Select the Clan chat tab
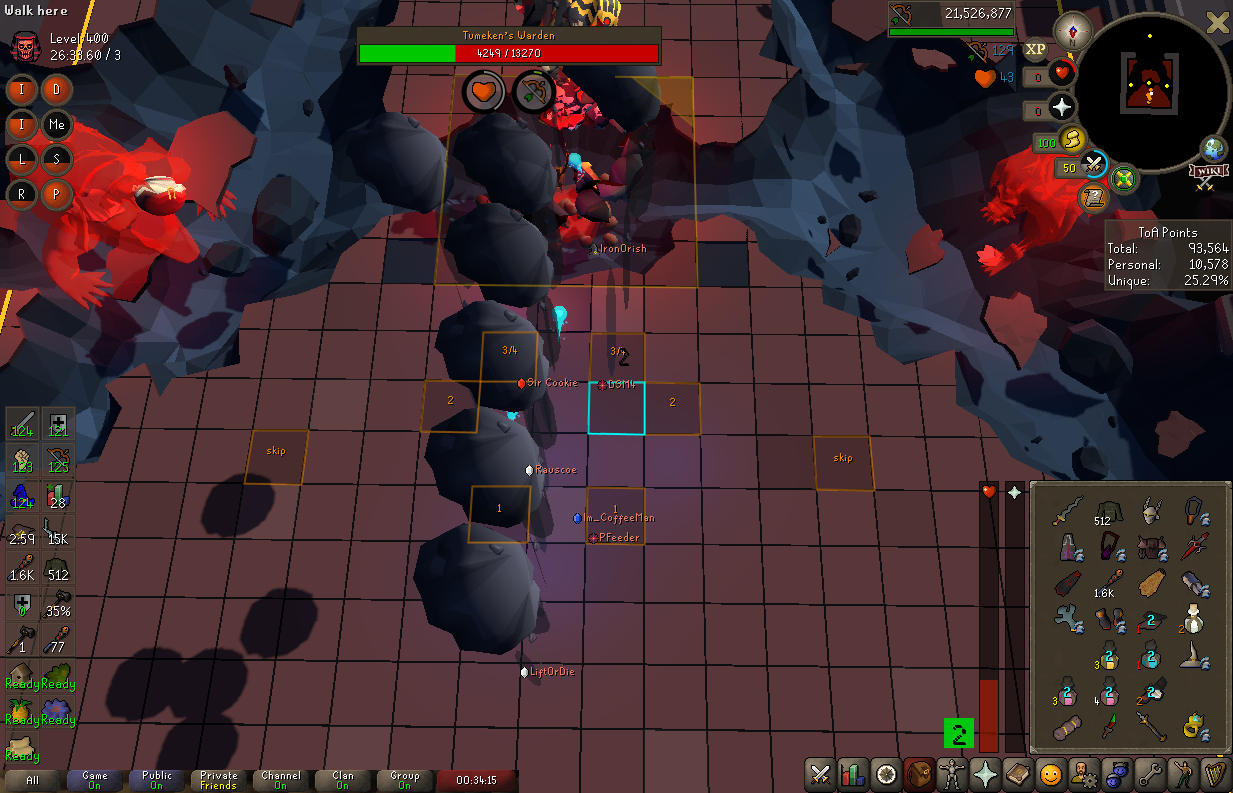The width and height of the screenshot is (1233, 793). (x=343, y=780)
